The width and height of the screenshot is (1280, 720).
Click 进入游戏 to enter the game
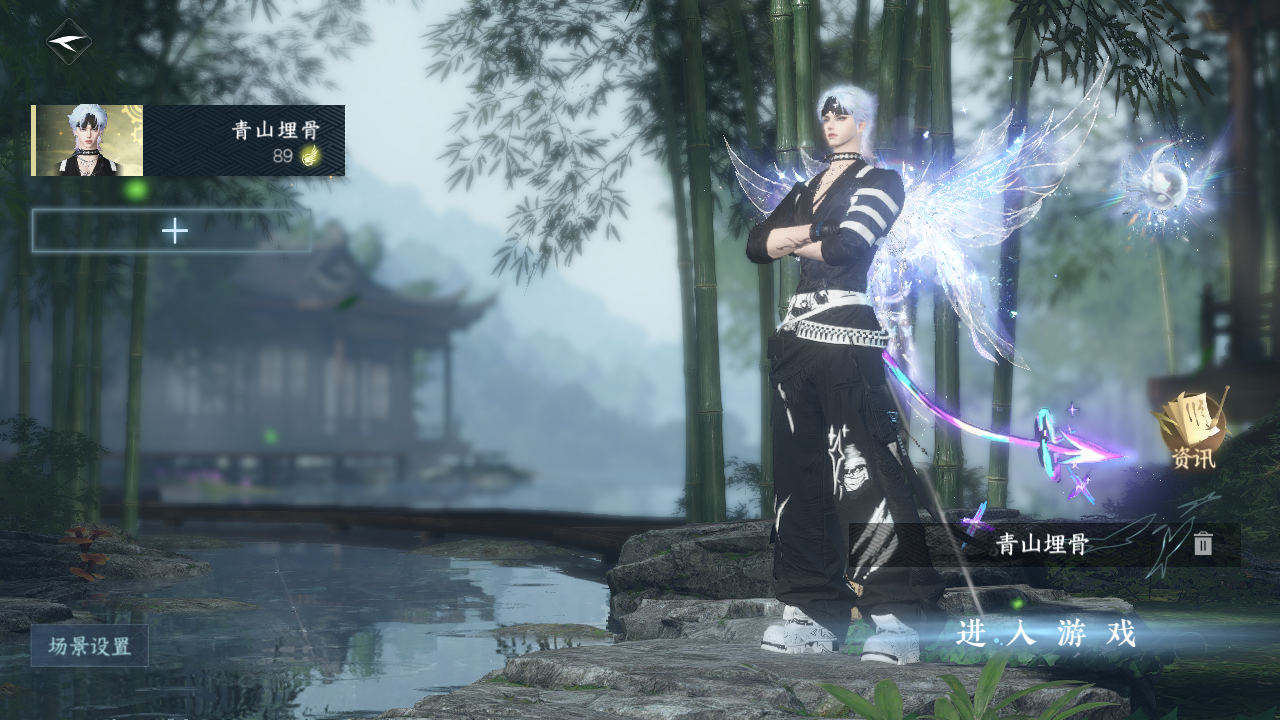[x=1046, y=634]
